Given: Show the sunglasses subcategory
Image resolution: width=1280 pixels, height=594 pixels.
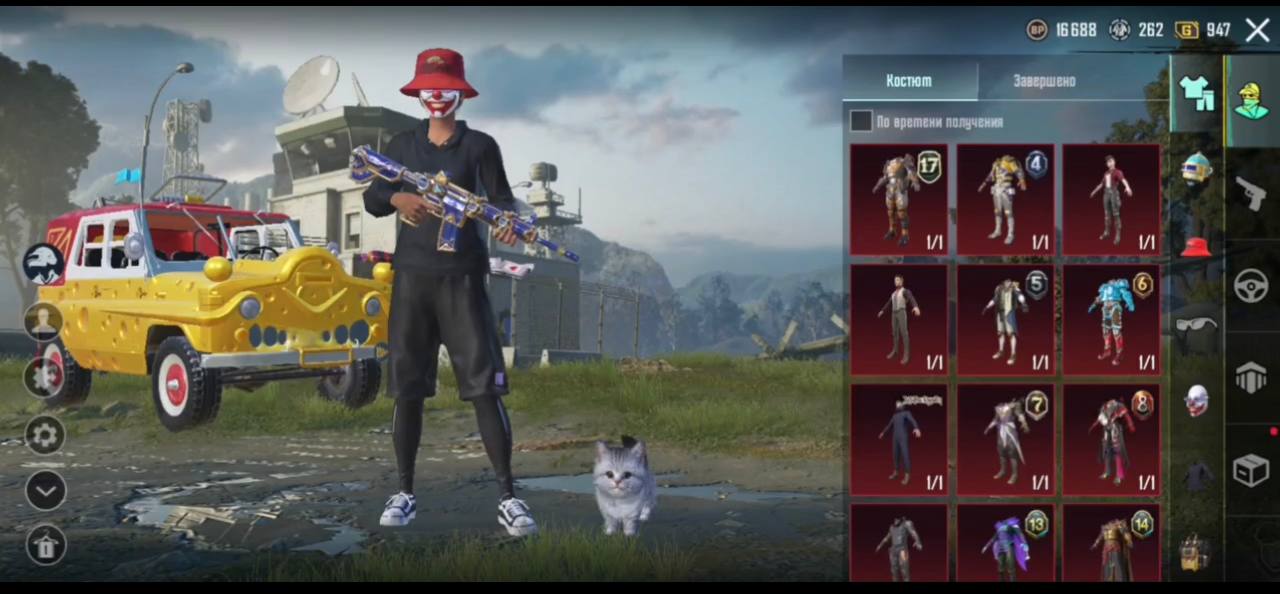Looking at the screenshot, I should tap(1196, 324).
